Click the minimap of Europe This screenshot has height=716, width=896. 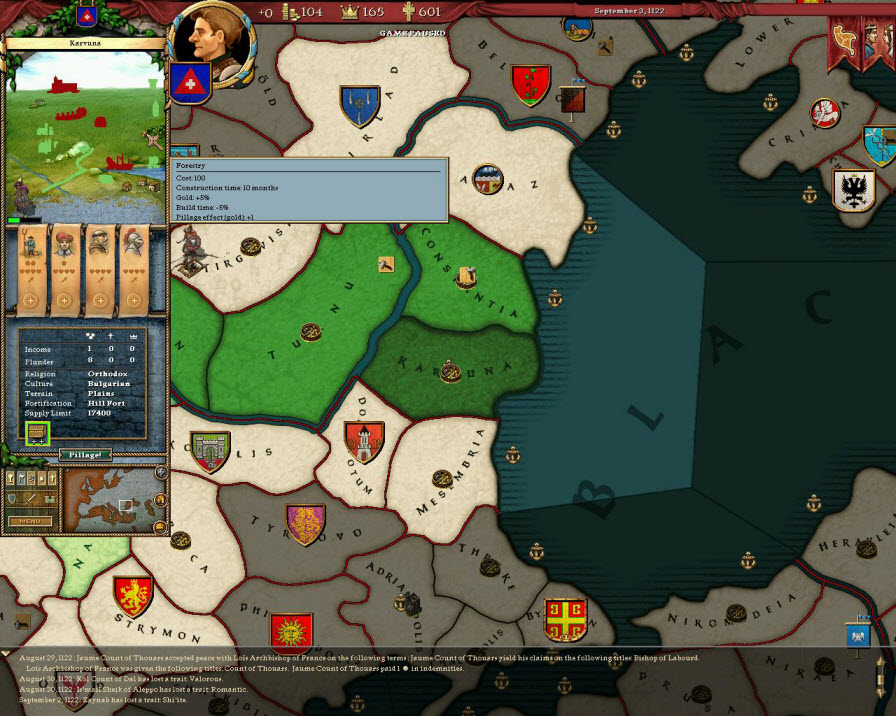(110, 499)
